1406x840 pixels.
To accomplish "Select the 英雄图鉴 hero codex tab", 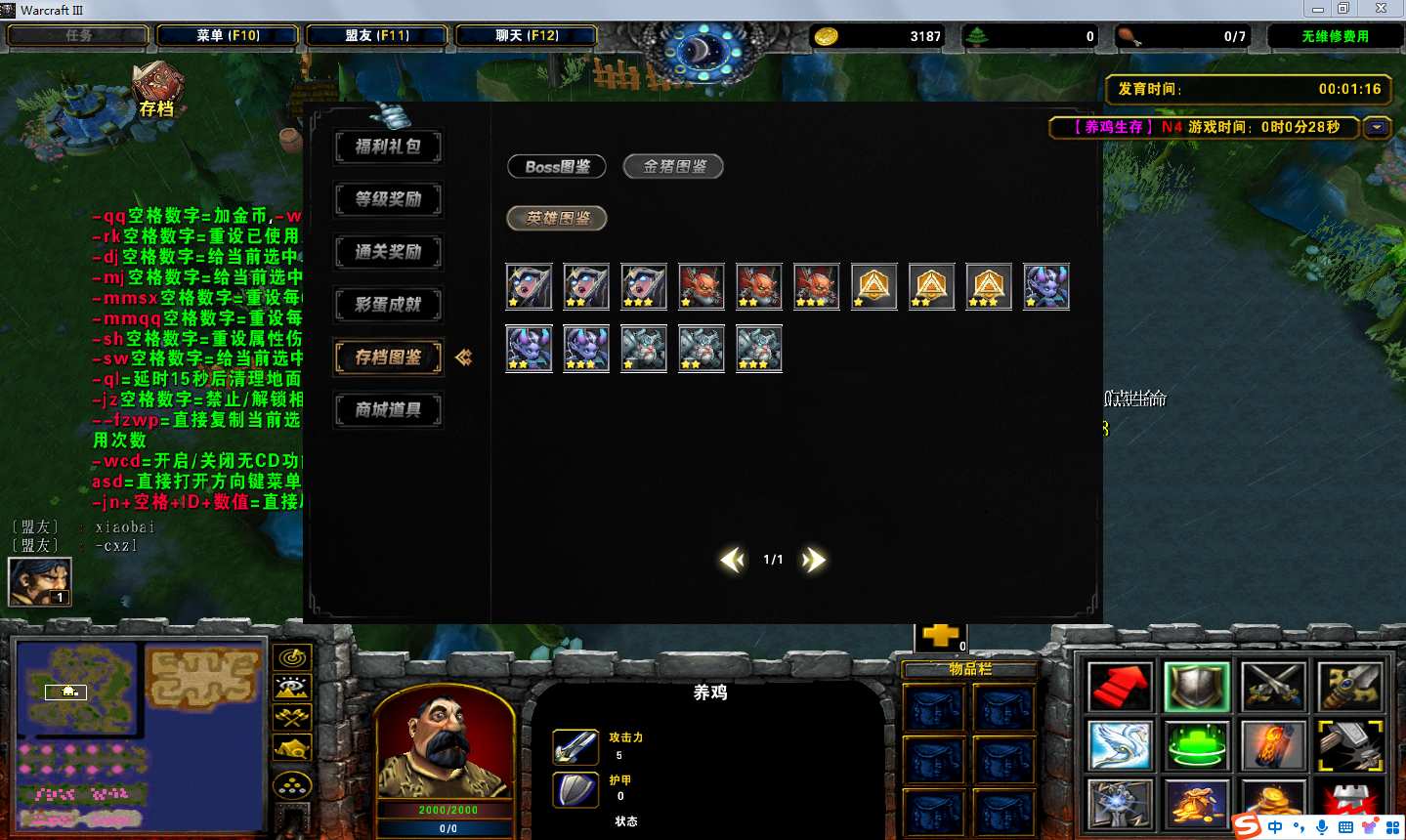I will coord(557,219).
